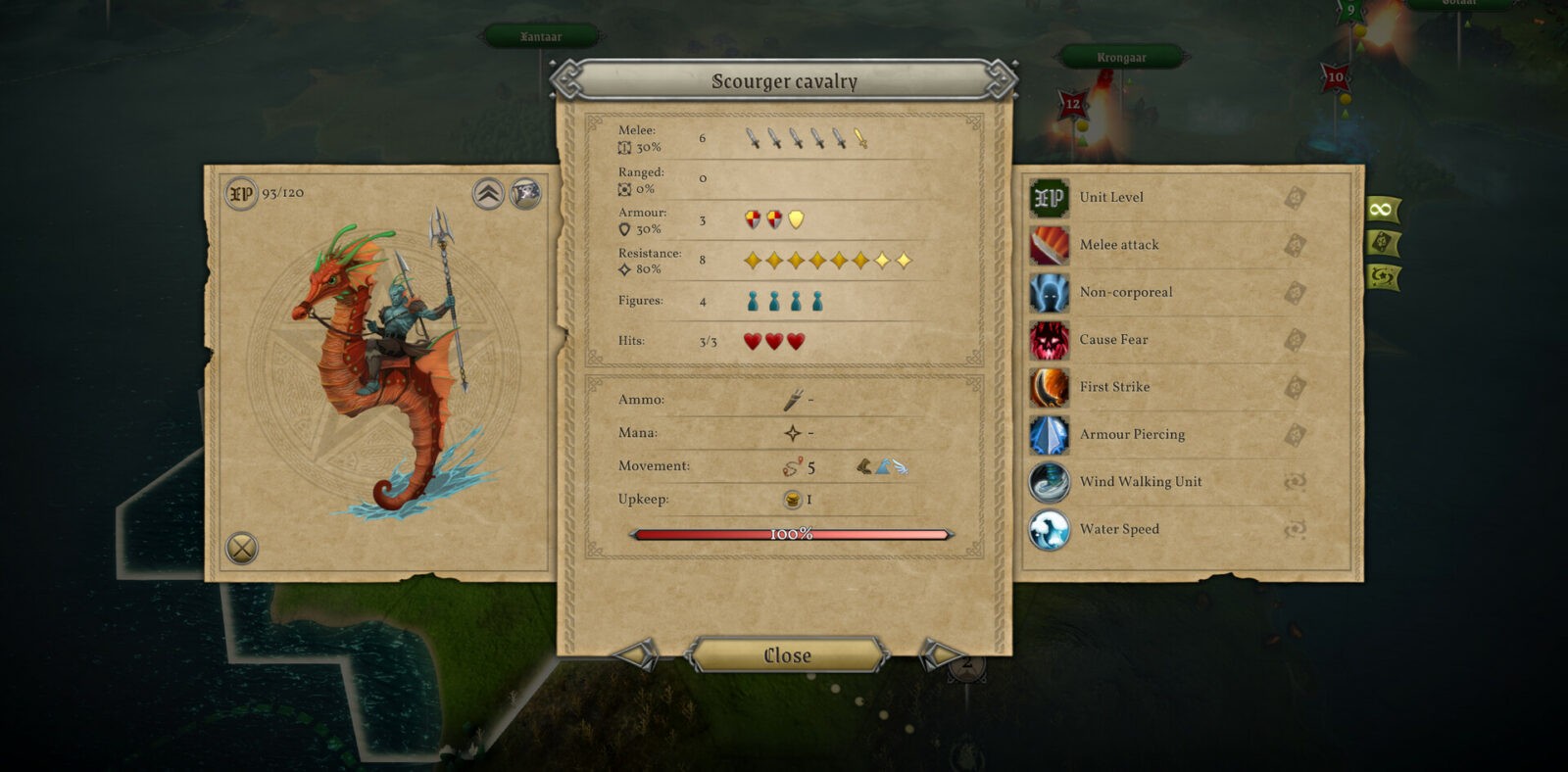Viewport: 1568px width, 772px height.
Task: Select the Armour Piercing ability
Action: [x=1132, y=434]
